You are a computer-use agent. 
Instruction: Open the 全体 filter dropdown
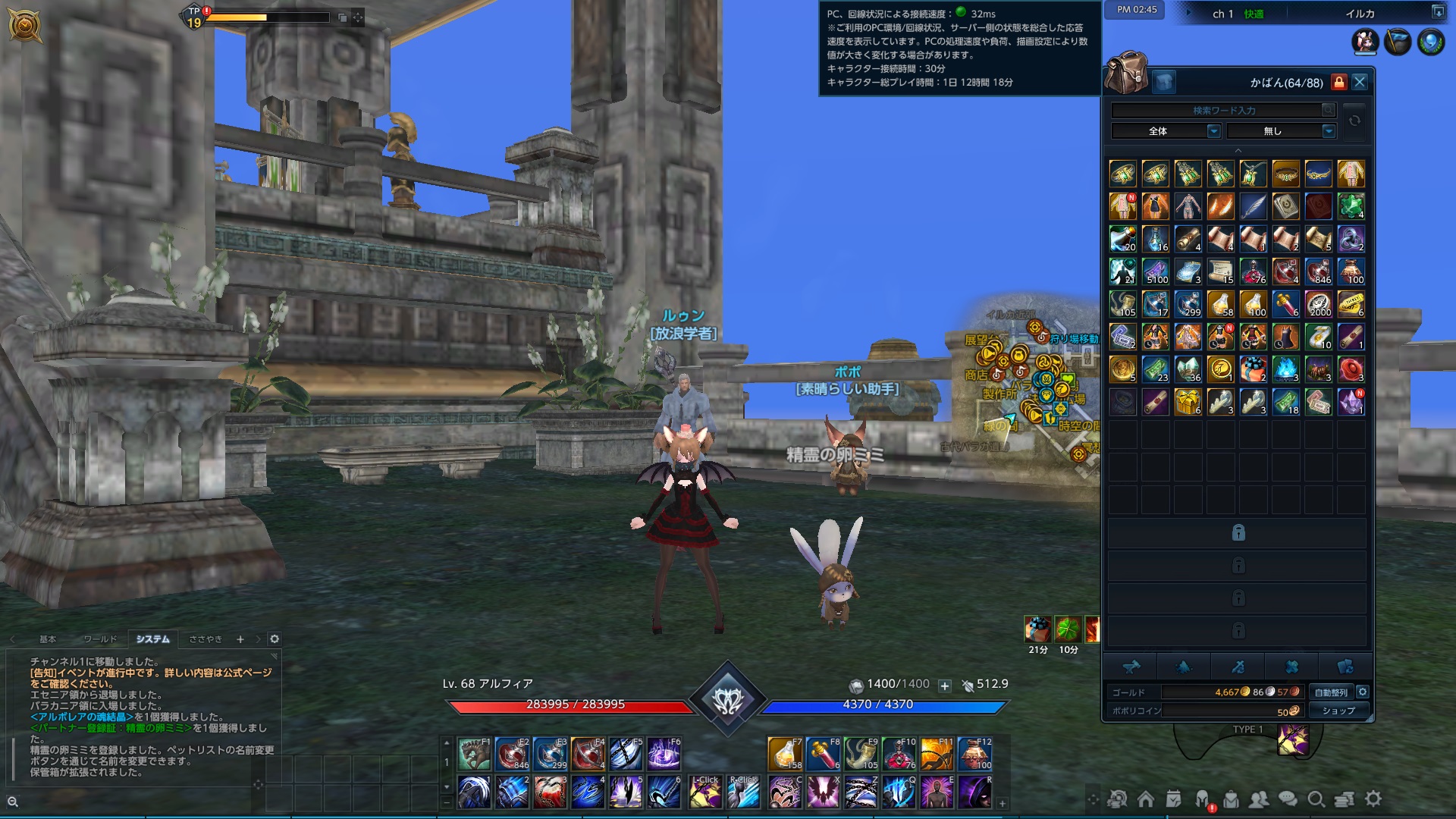coord(1163,130)
